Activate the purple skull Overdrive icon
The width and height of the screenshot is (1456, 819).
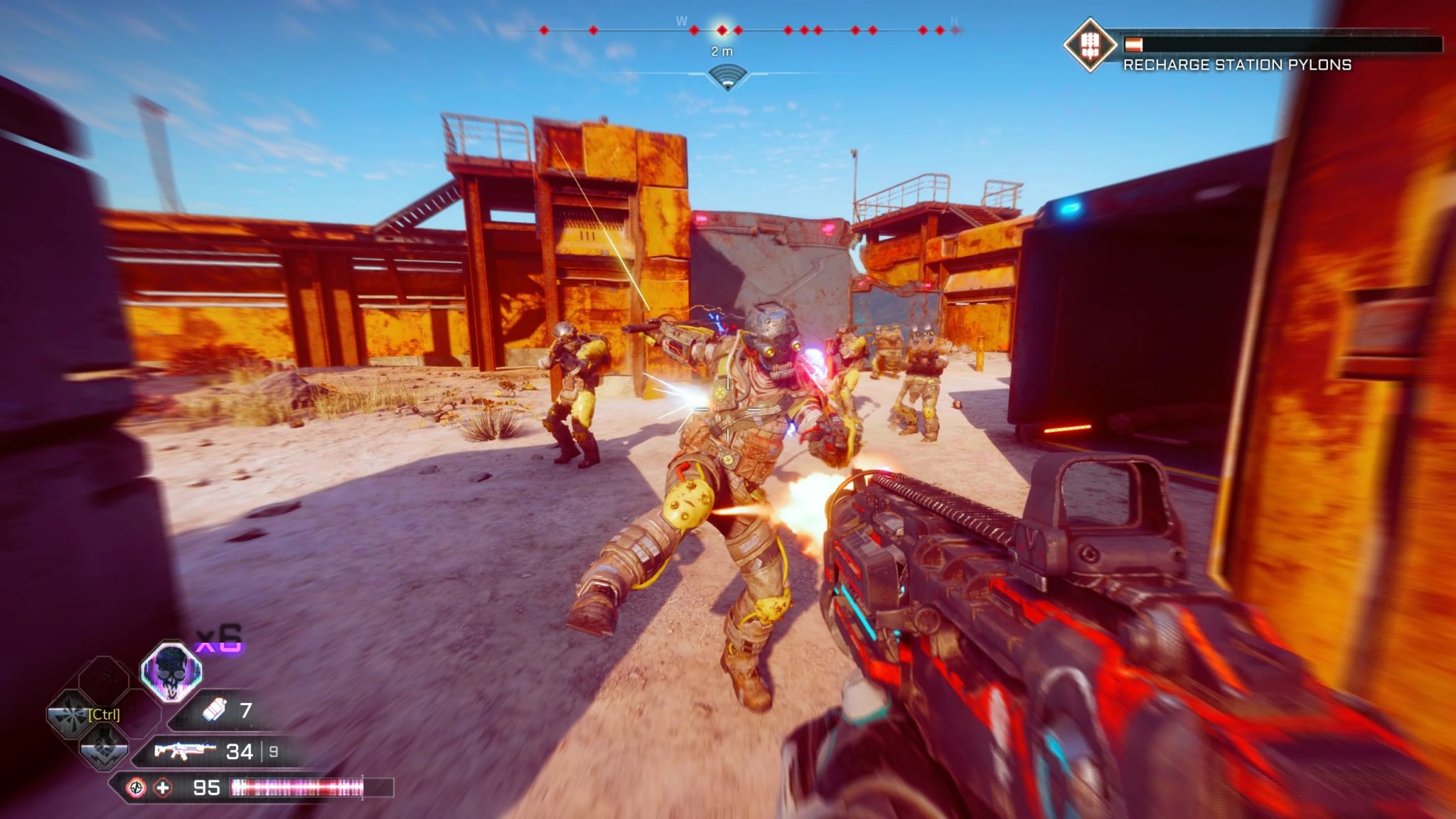(171, 670)
